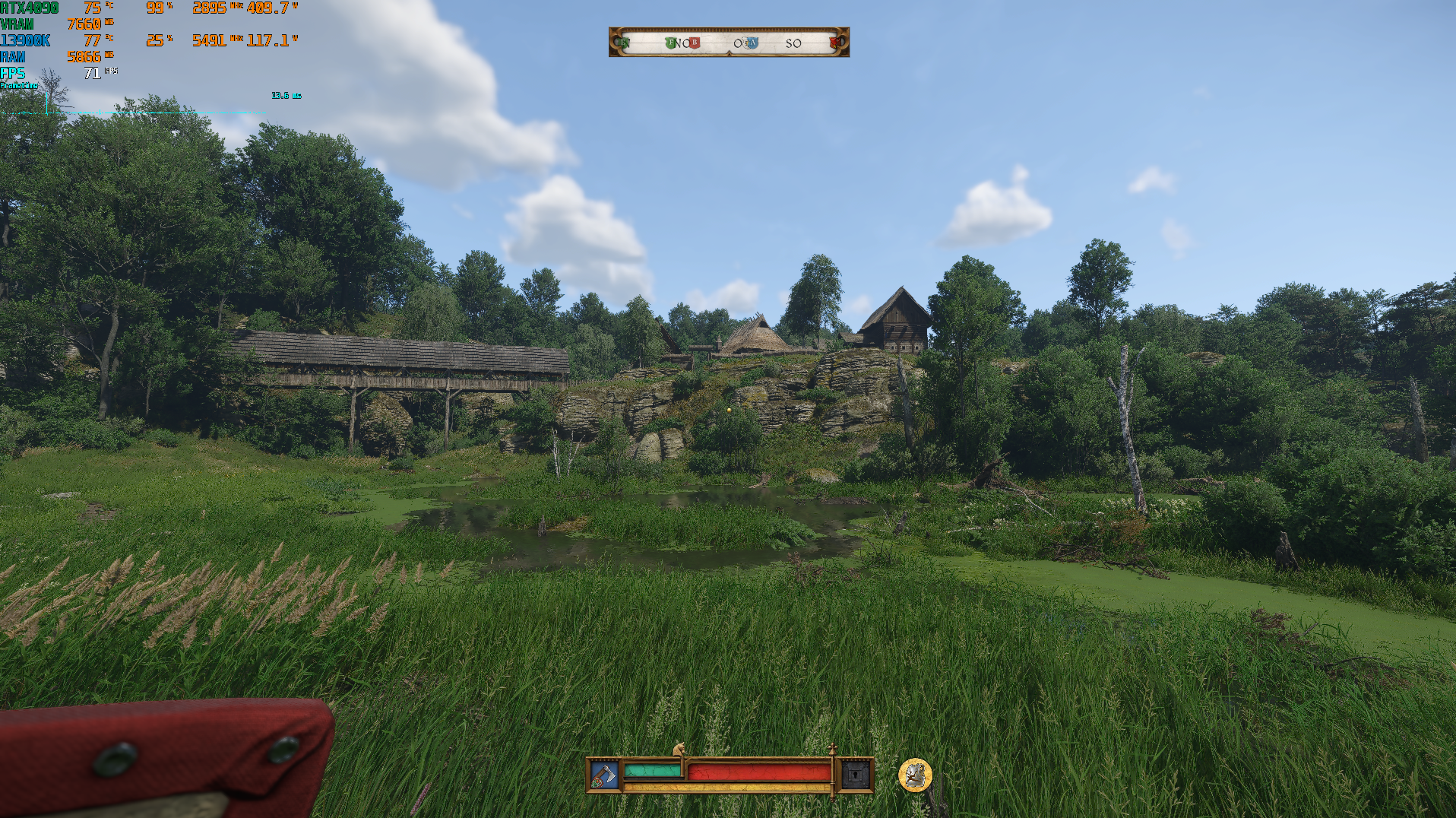1456x818 pixels.
Task: Open the golden coin seal icon near the HUD
Action: pyautogui.click(x=916, y=775)
